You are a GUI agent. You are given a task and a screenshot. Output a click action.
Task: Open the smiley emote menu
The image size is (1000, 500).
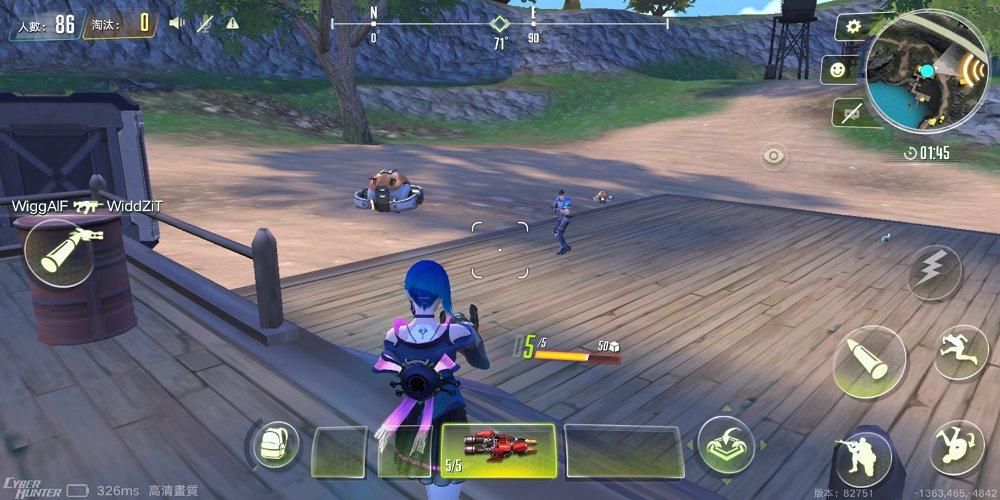(837, 69)
